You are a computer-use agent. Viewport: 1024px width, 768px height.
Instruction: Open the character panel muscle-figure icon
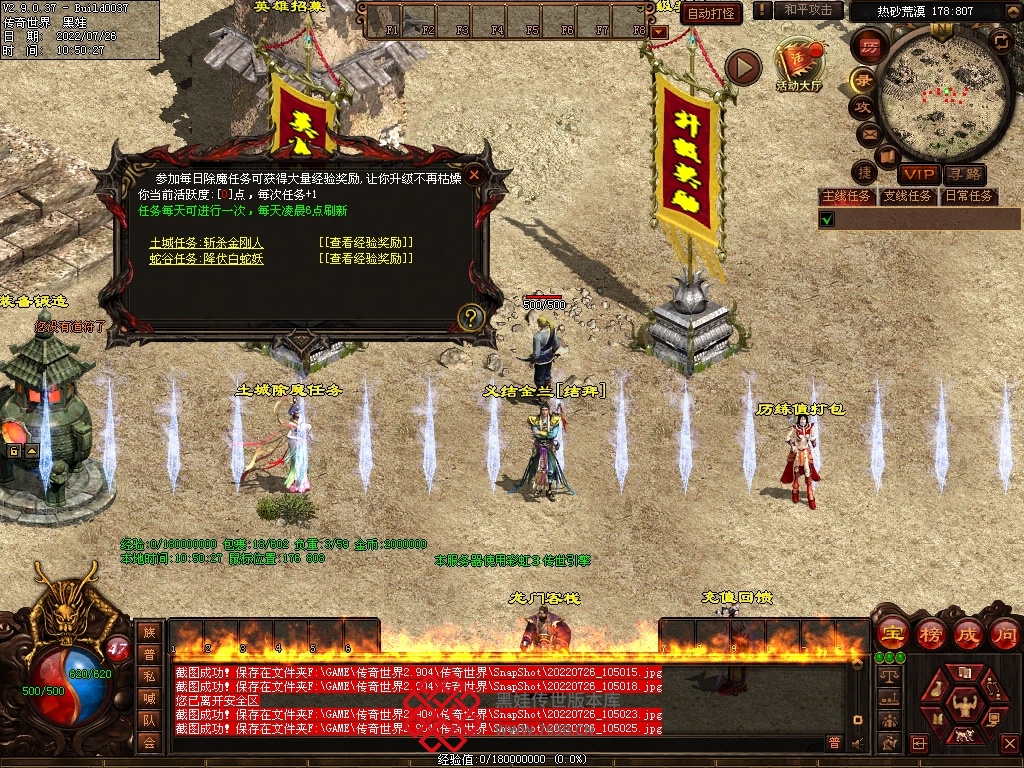tap(963, 703)
